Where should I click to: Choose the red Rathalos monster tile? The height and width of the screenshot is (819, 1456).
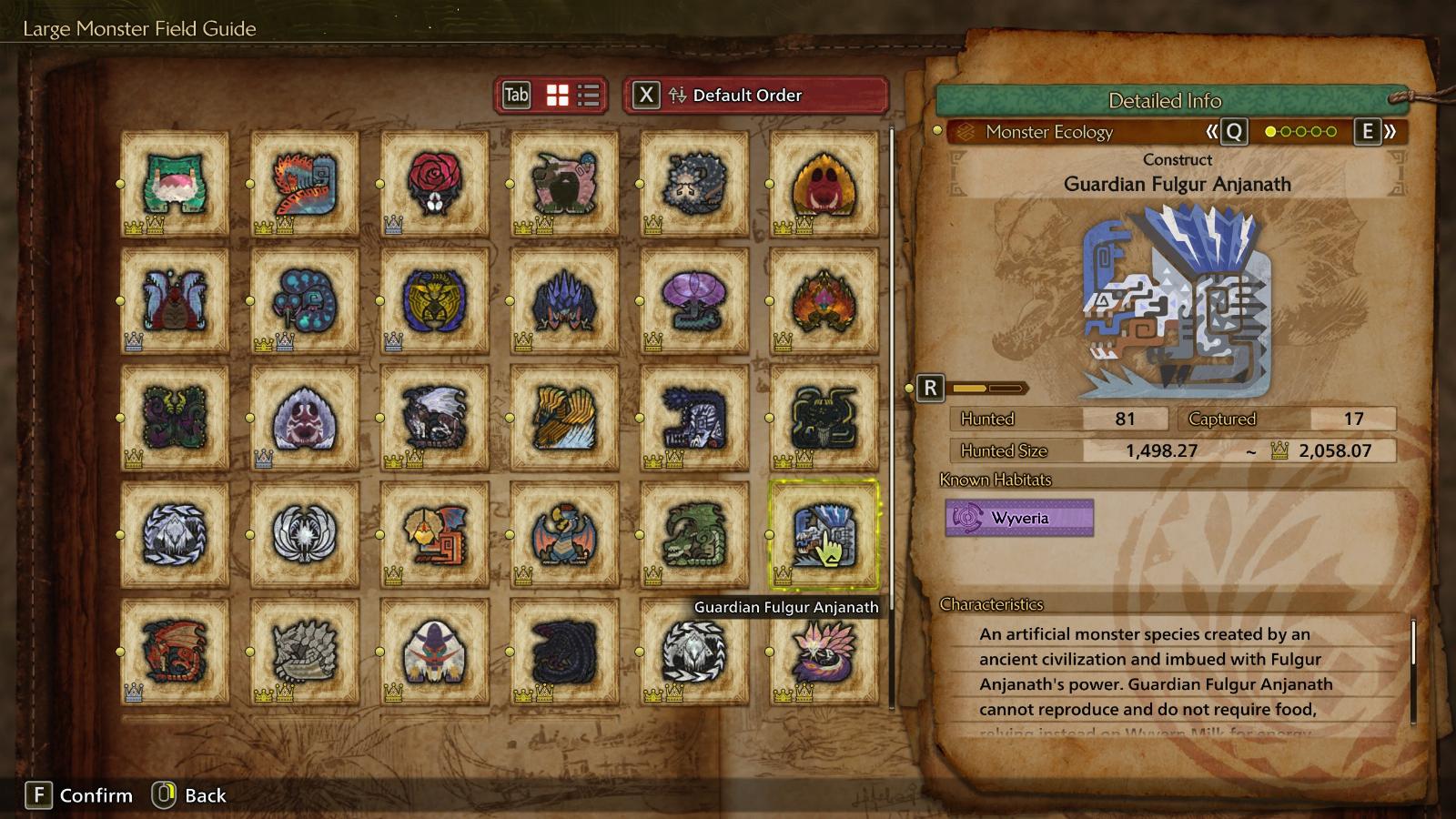(175, 651)
